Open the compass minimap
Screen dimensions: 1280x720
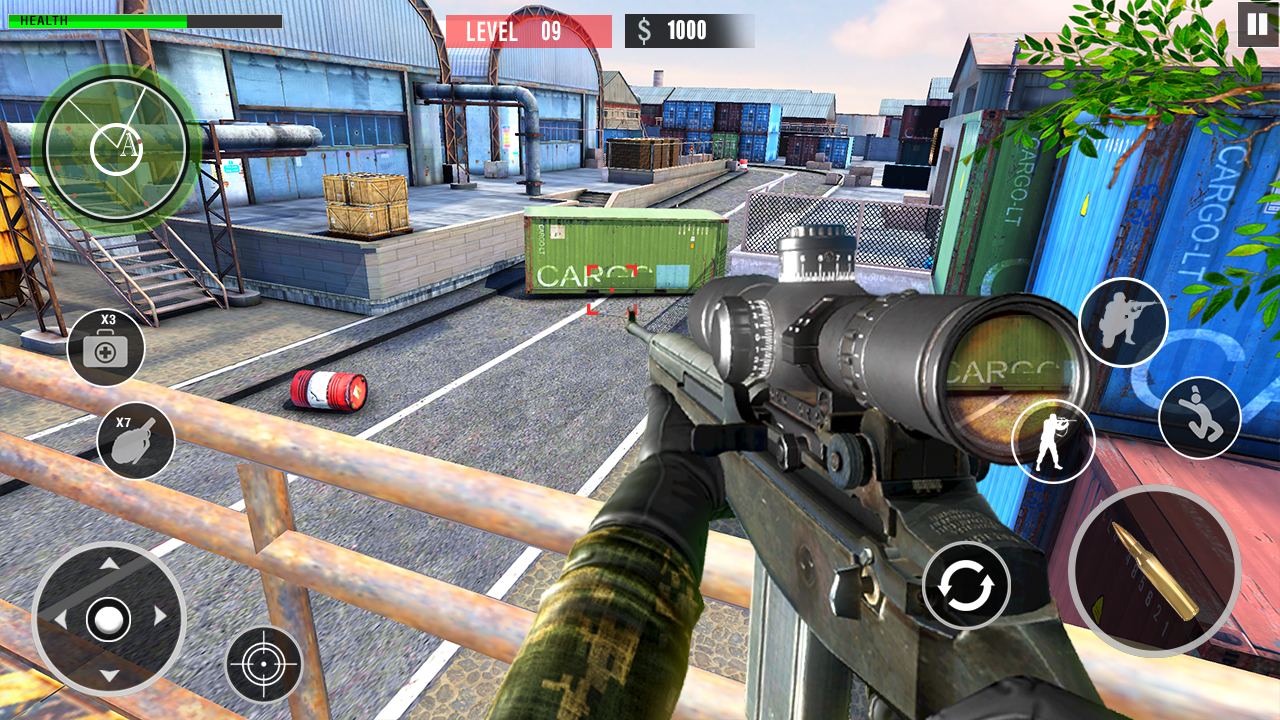[113, 148]
